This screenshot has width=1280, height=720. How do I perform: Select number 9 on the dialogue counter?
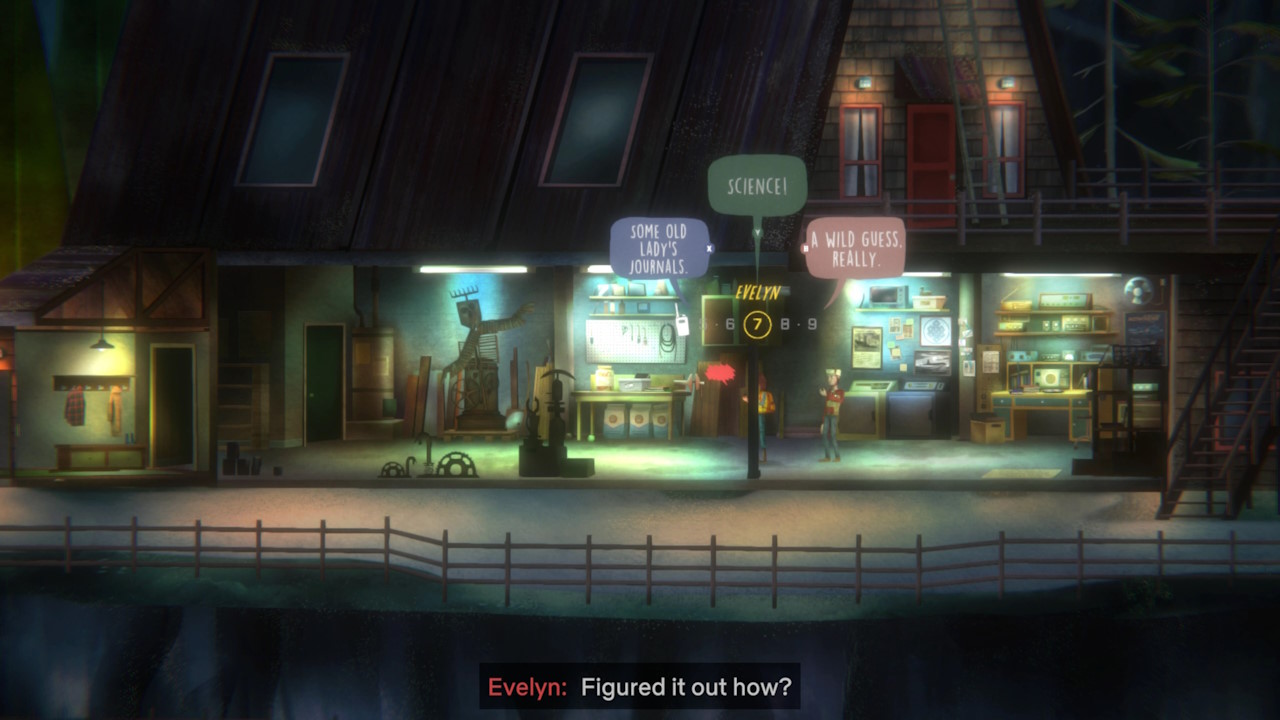813,323
